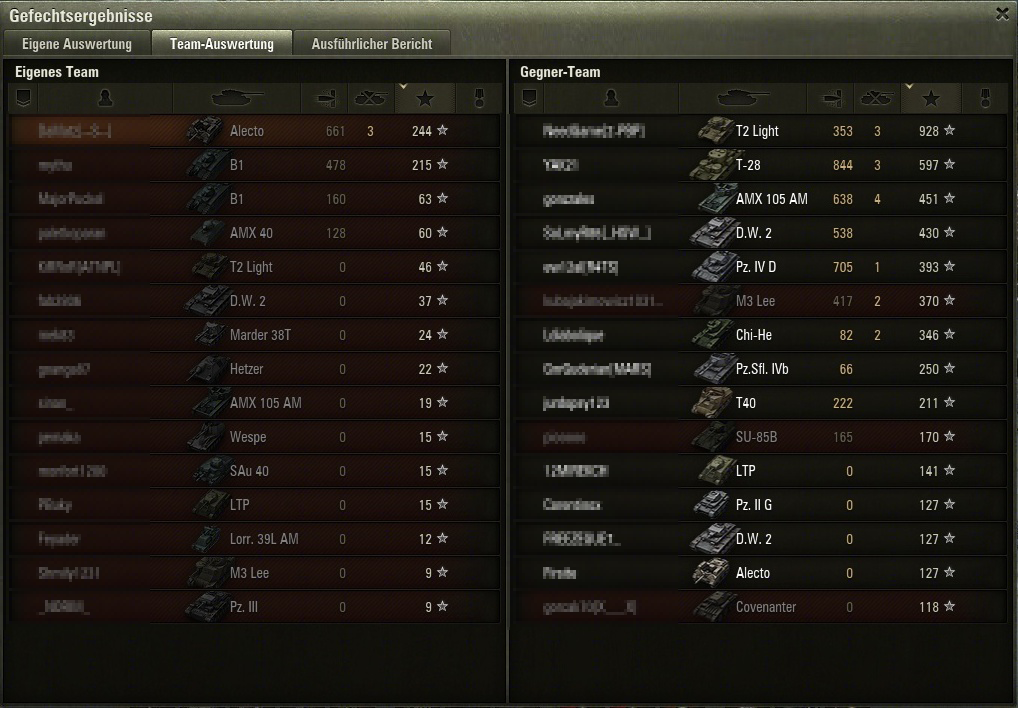The height and width of the screenshot is (708, 1018).
Task: Click the Lorr. 39L AM player row
Action: point(254,539)
